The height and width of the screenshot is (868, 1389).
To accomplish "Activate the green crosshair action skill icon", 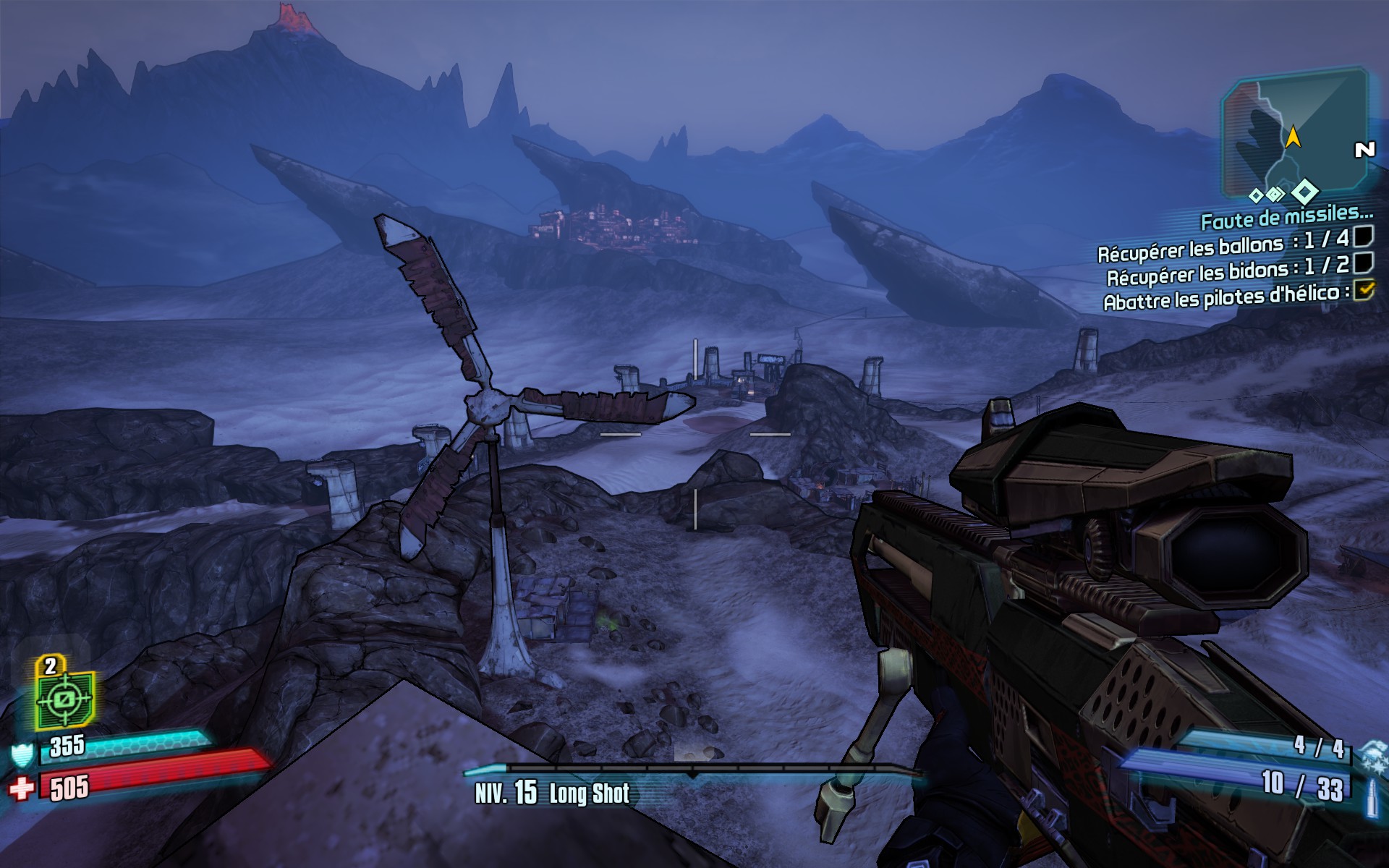I will pyautogui.click(x=64, y=699).
